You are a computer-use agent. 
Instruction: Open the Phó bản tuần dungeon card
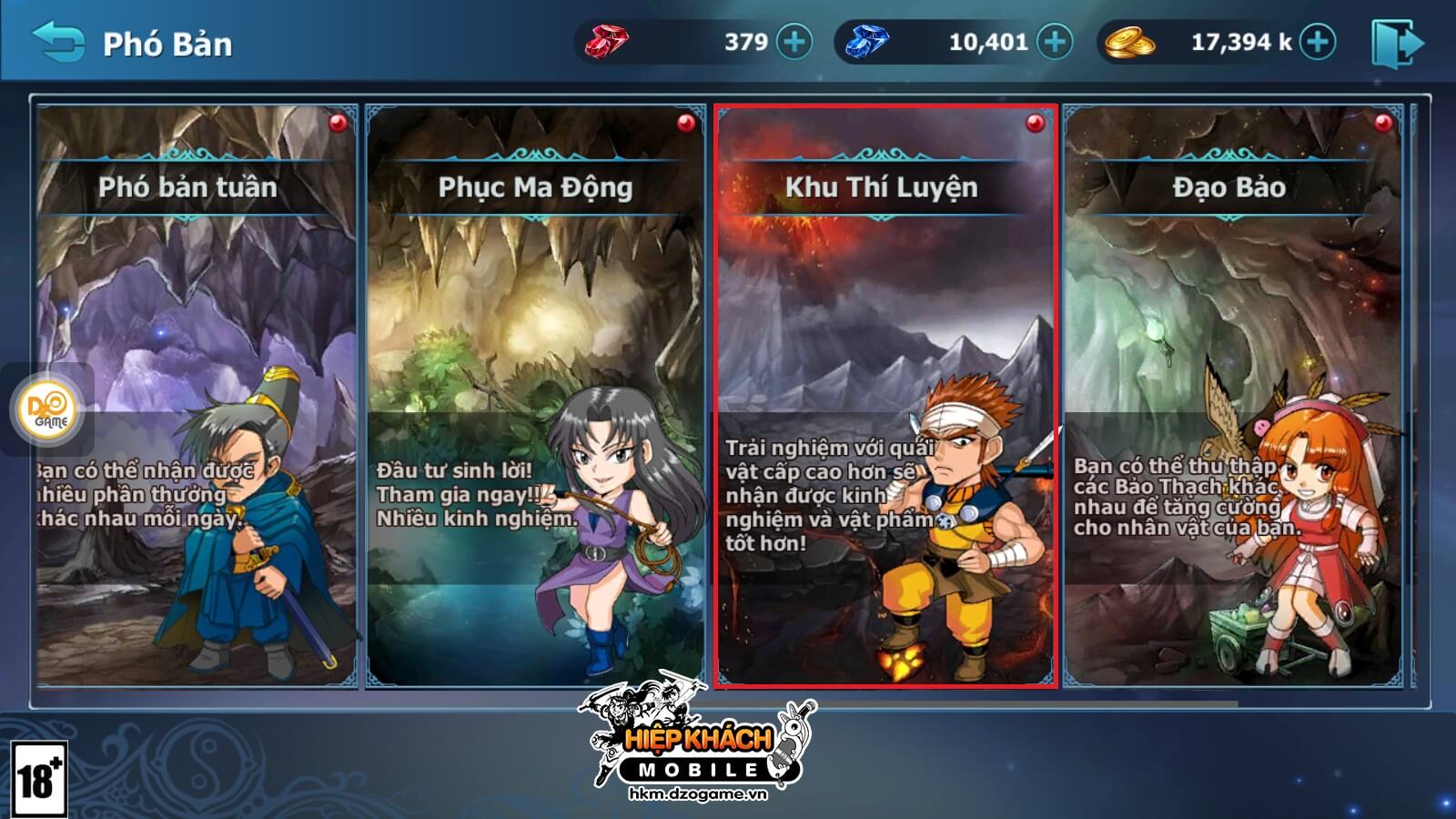coord(197,396)
